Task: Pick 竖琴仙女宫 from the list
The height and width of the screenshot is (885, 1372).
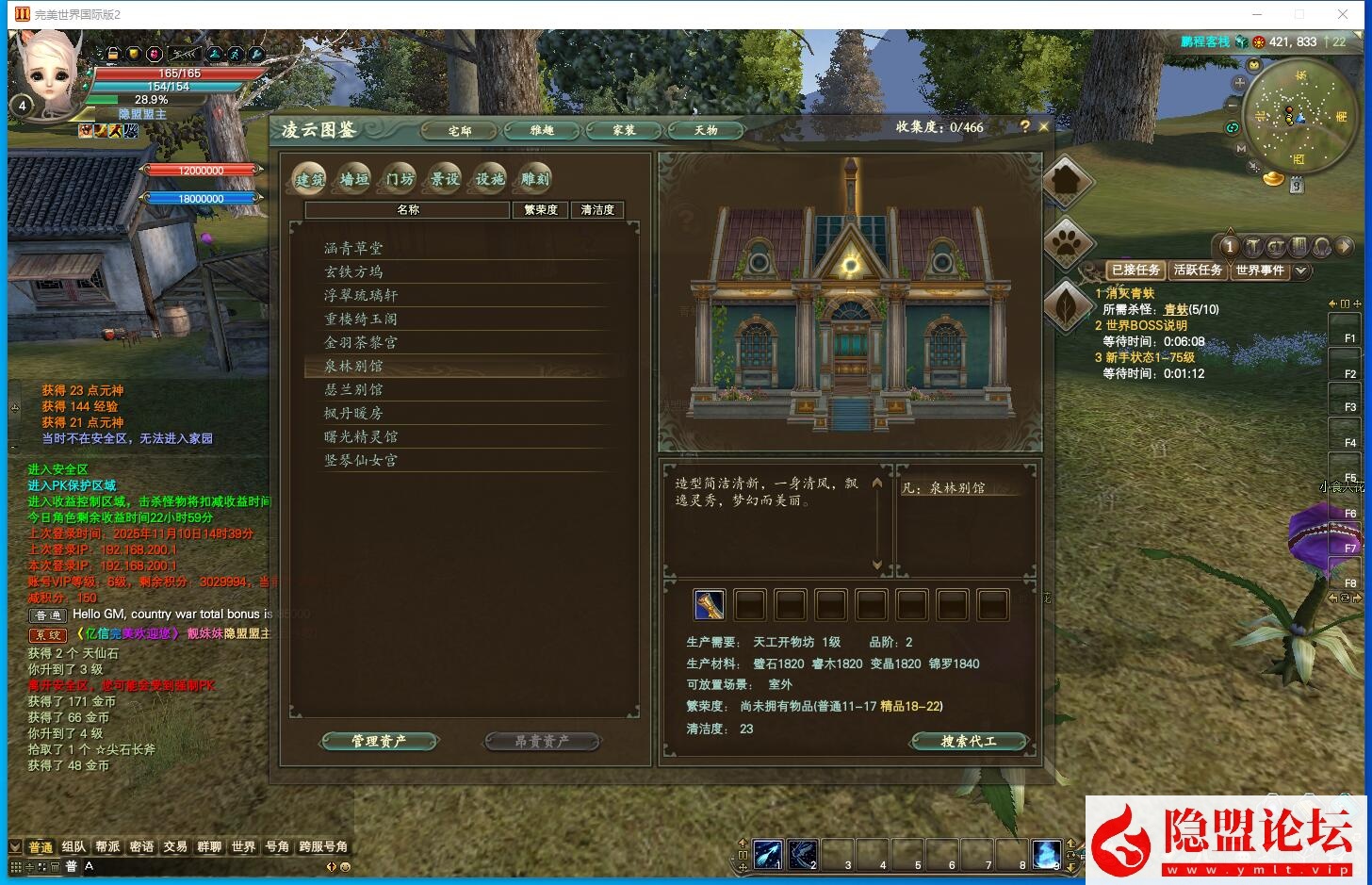Action: [361, 460]
